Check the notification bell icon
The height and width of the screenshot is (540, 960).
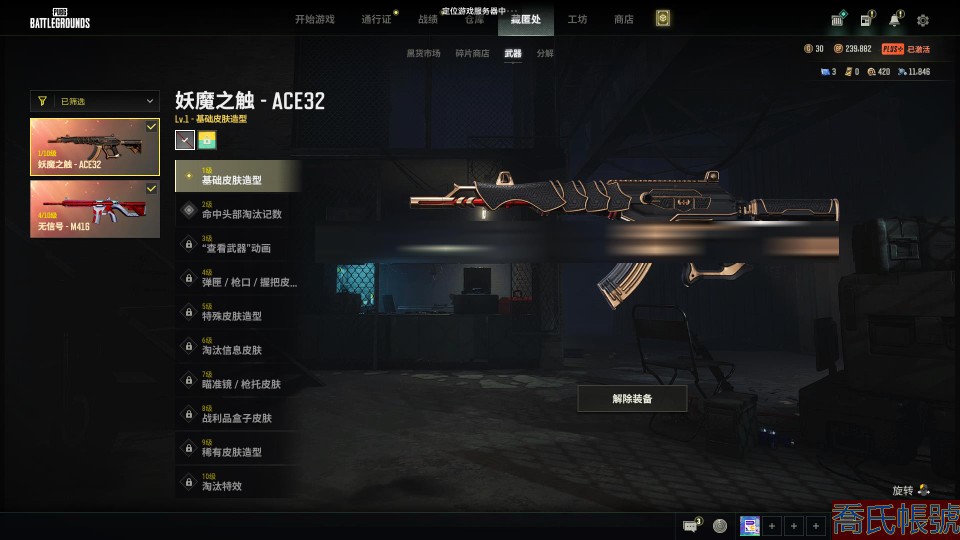894,20
